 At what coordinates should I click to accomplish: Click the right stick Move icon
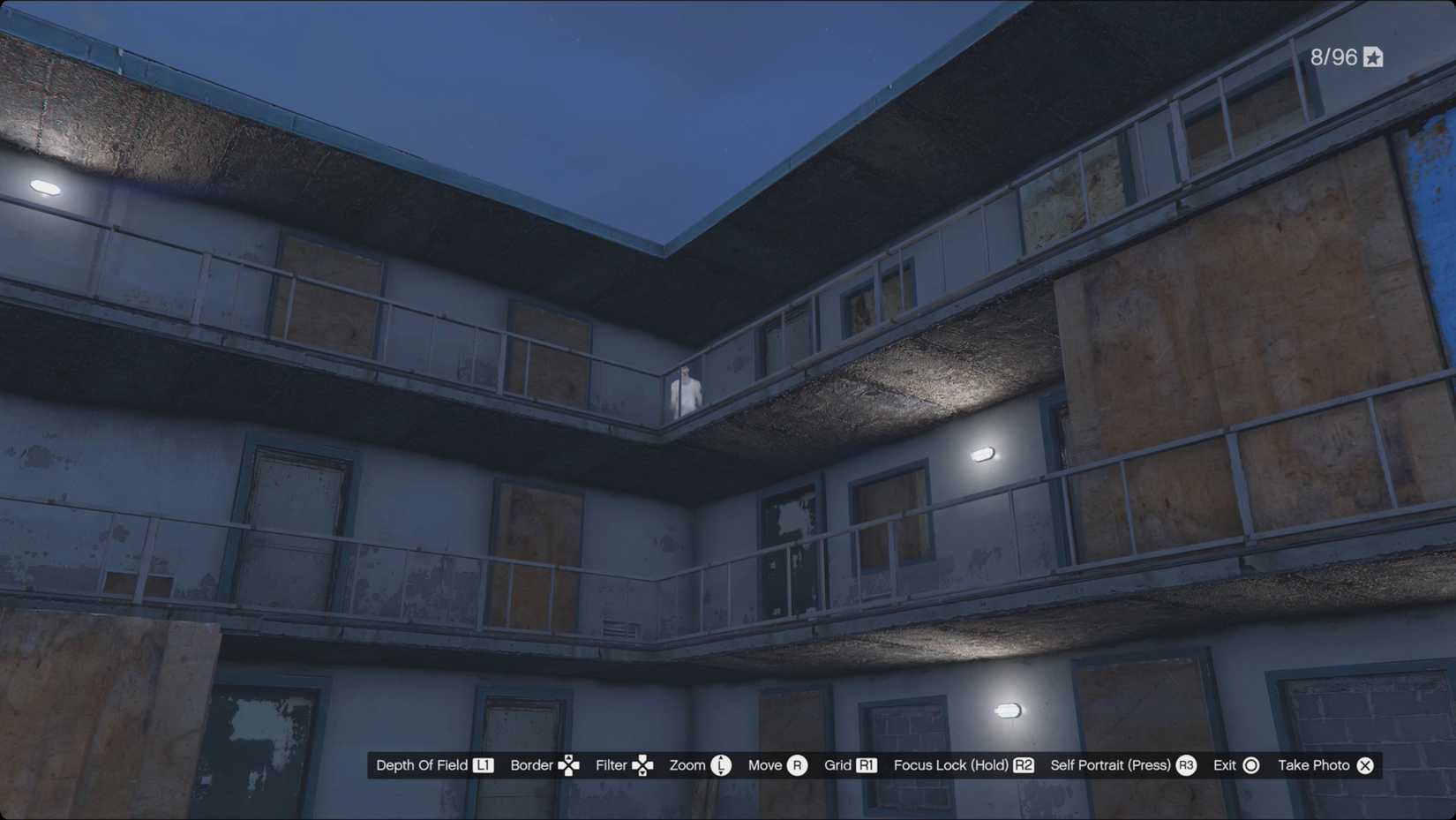[x=799, y=765]
